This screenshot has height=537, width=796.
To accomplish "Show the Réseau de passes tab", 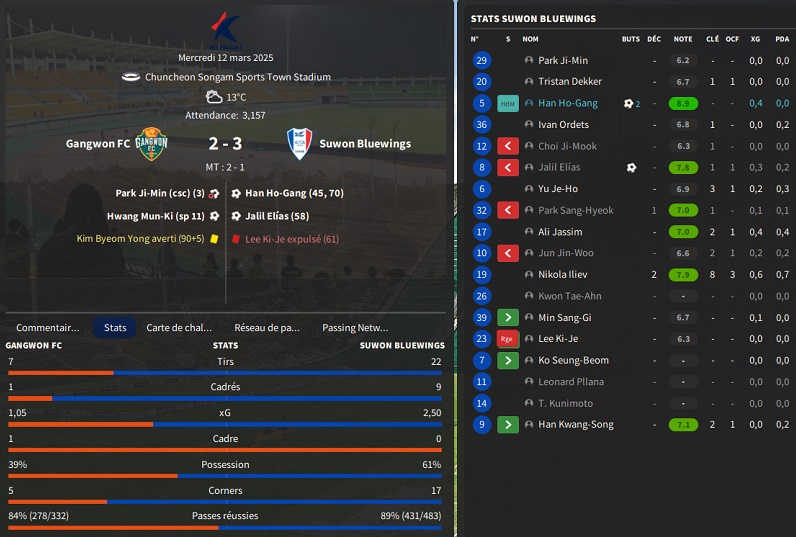I will pyautogui.click(x=267, y=327).
